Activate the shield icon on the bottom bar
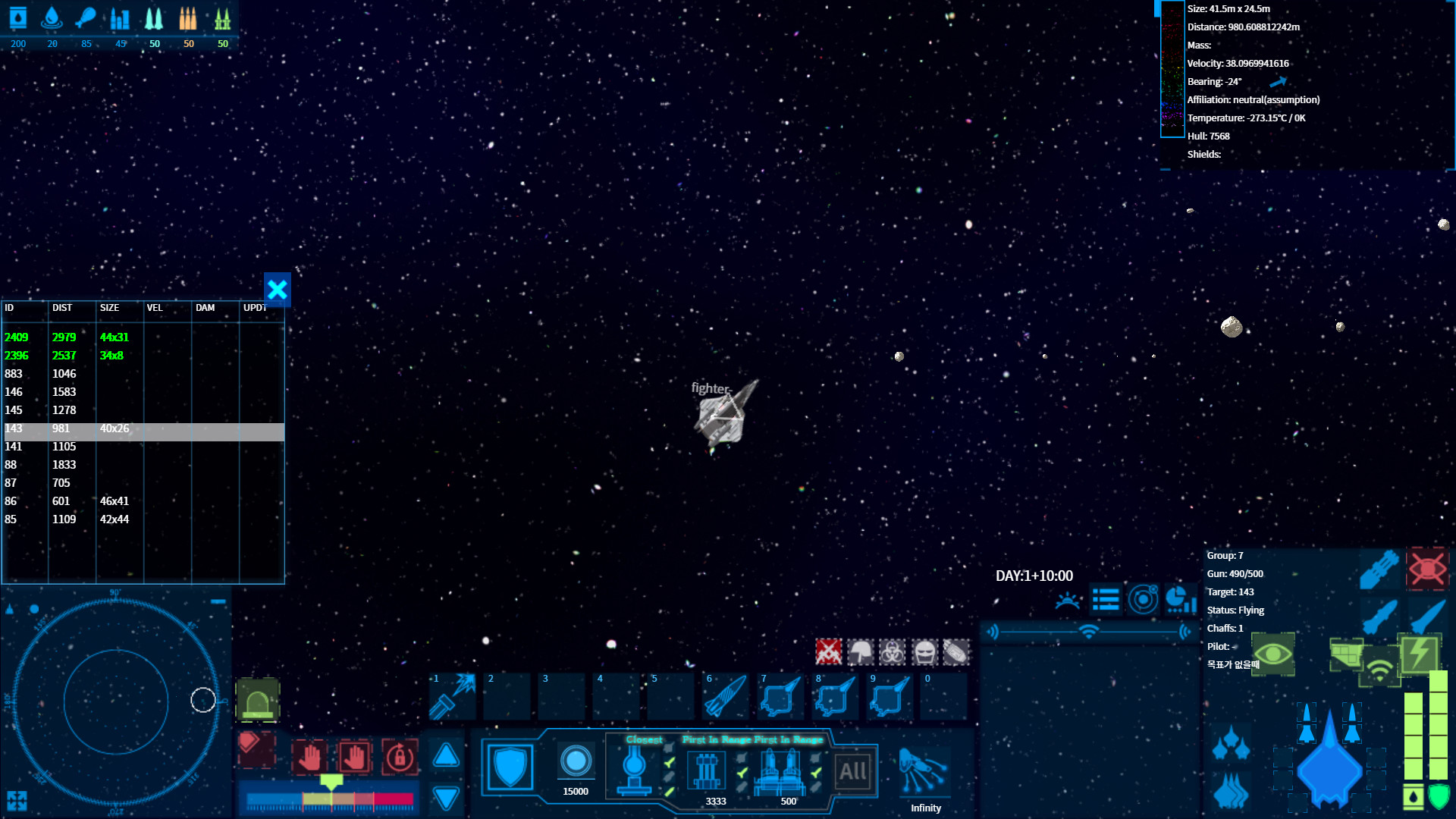 (x=509, y=766)
